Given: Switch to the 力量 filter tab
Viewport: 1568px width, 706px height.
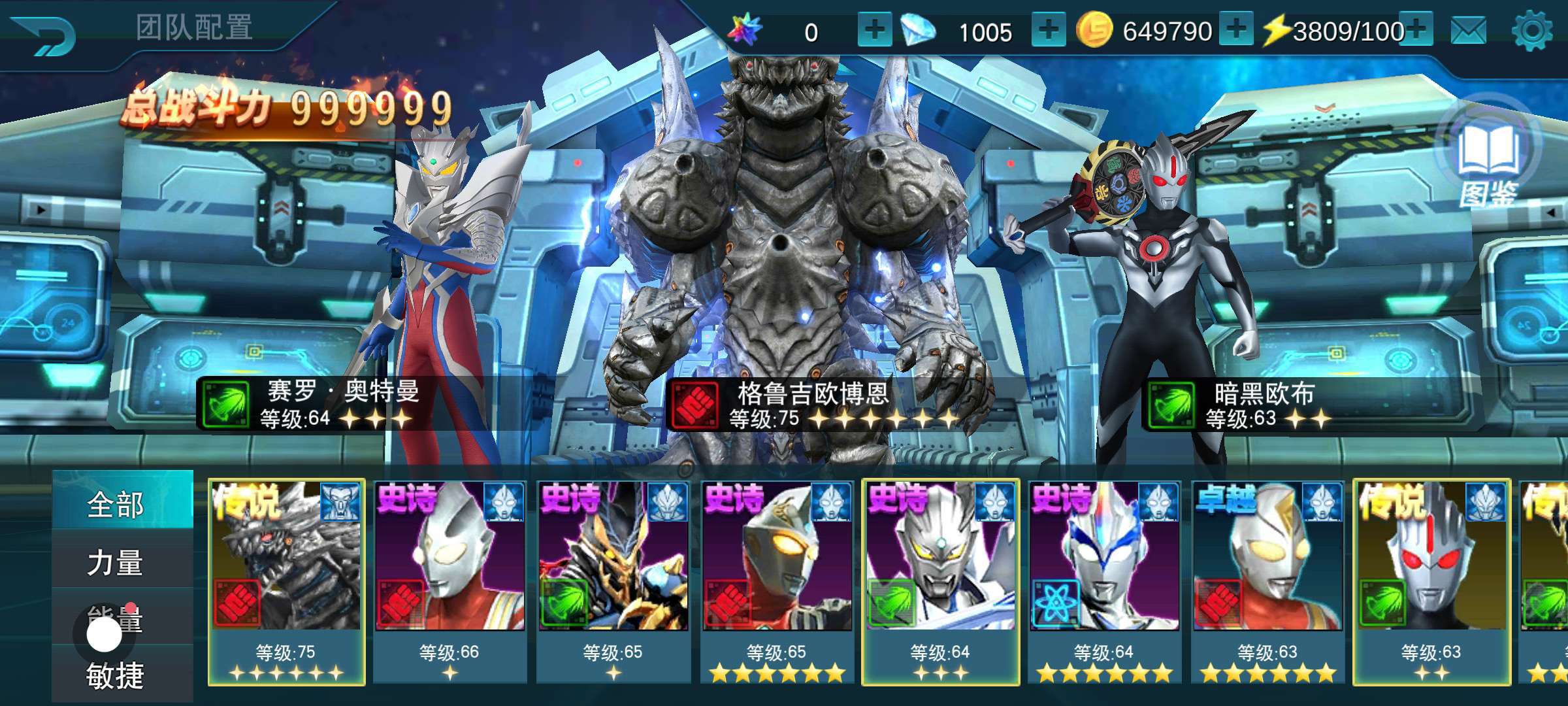Looking at the screenshot, I should 116,562.
